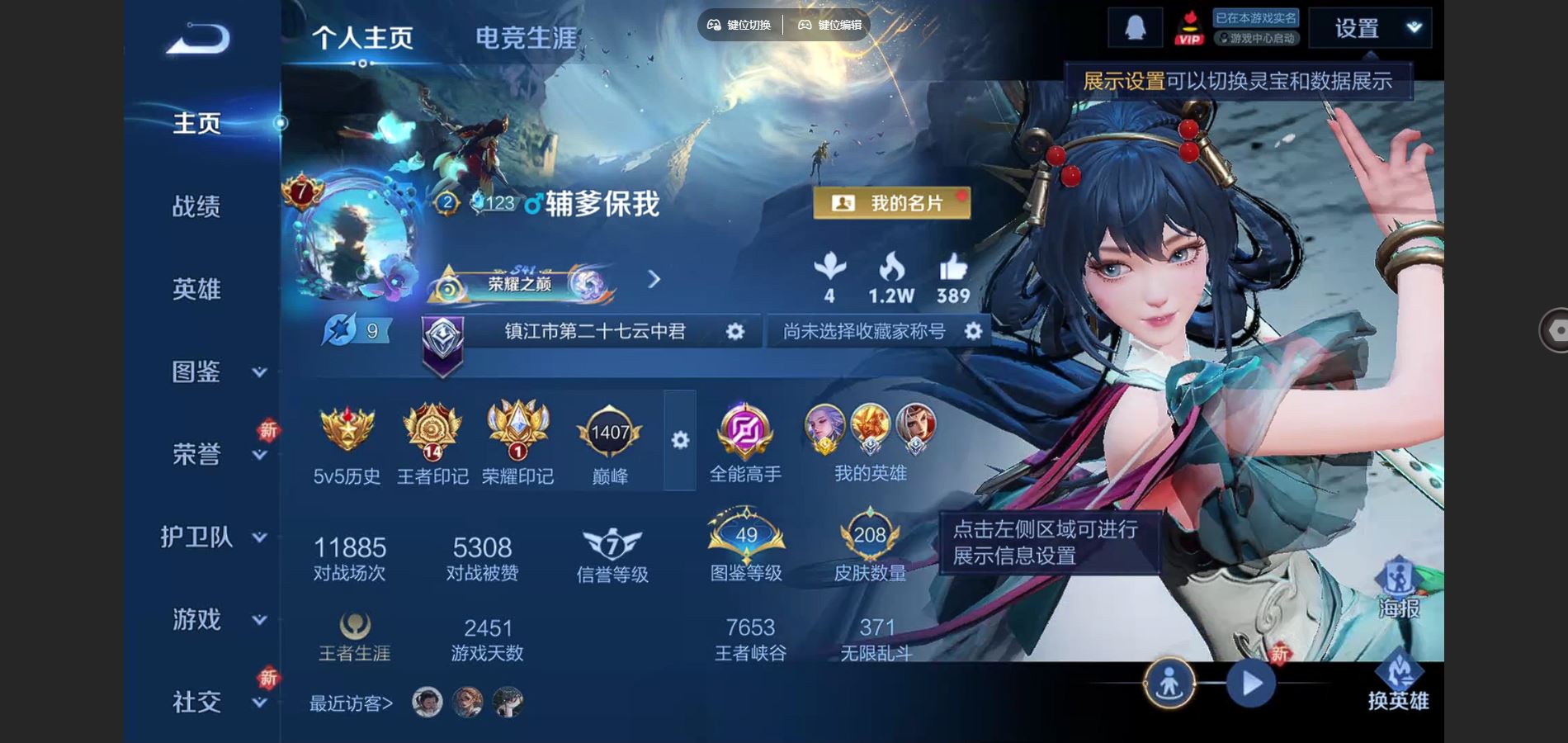Open the VIP flame icon
Viewport: 1568px width, 743px height.
click(x=1188, y=27)
